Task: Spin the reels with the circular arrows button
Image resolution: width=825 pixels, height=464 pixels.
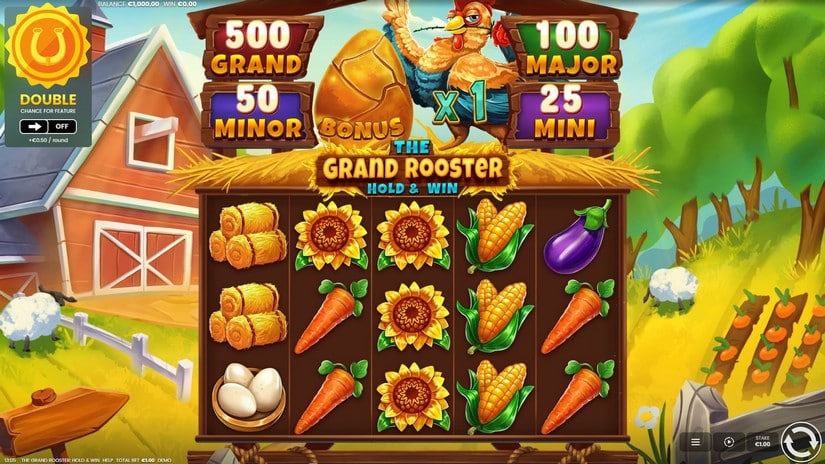Action: click(x=799, y=440)
